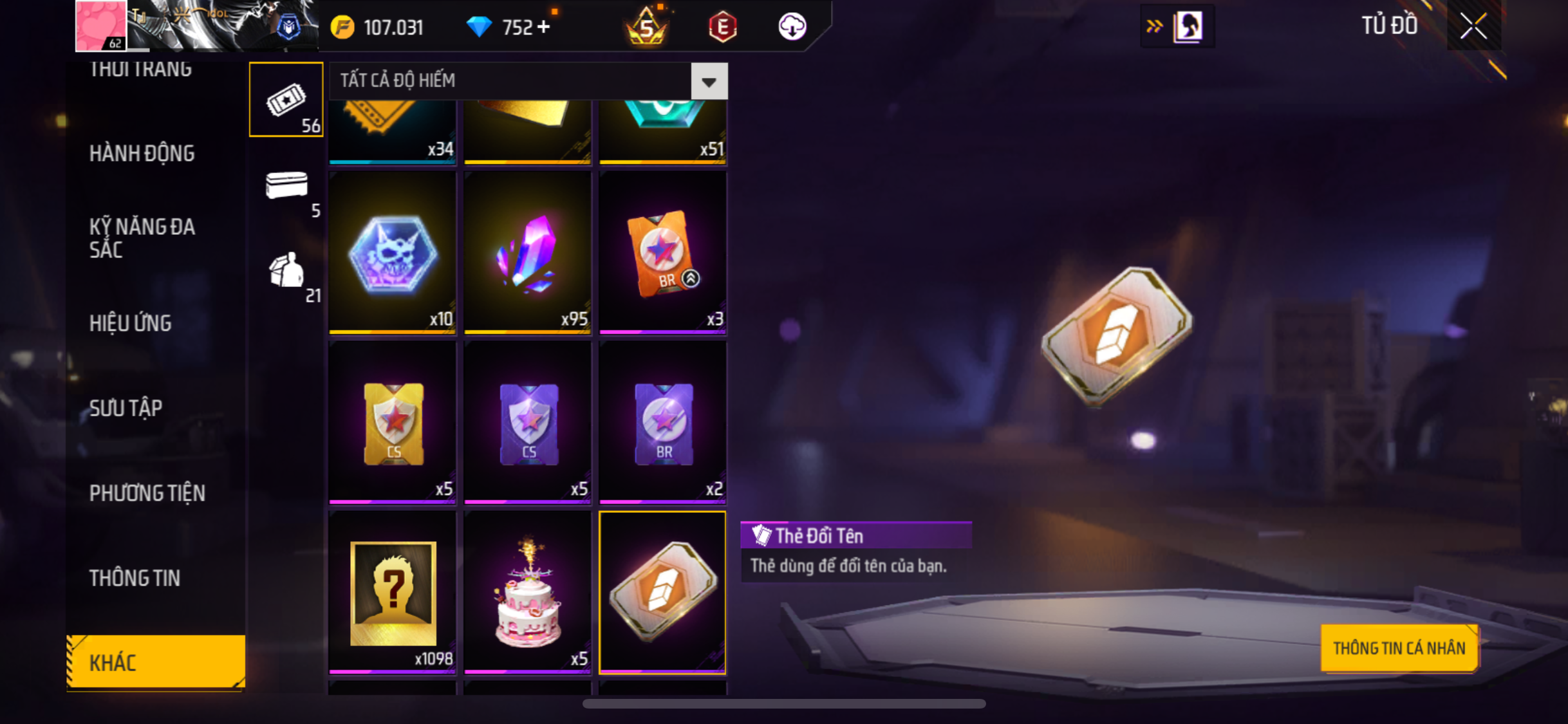Choose the ticket sub-tab with 56 items
This screenshot has height=724, width=1568.
[x=286, y=100]
